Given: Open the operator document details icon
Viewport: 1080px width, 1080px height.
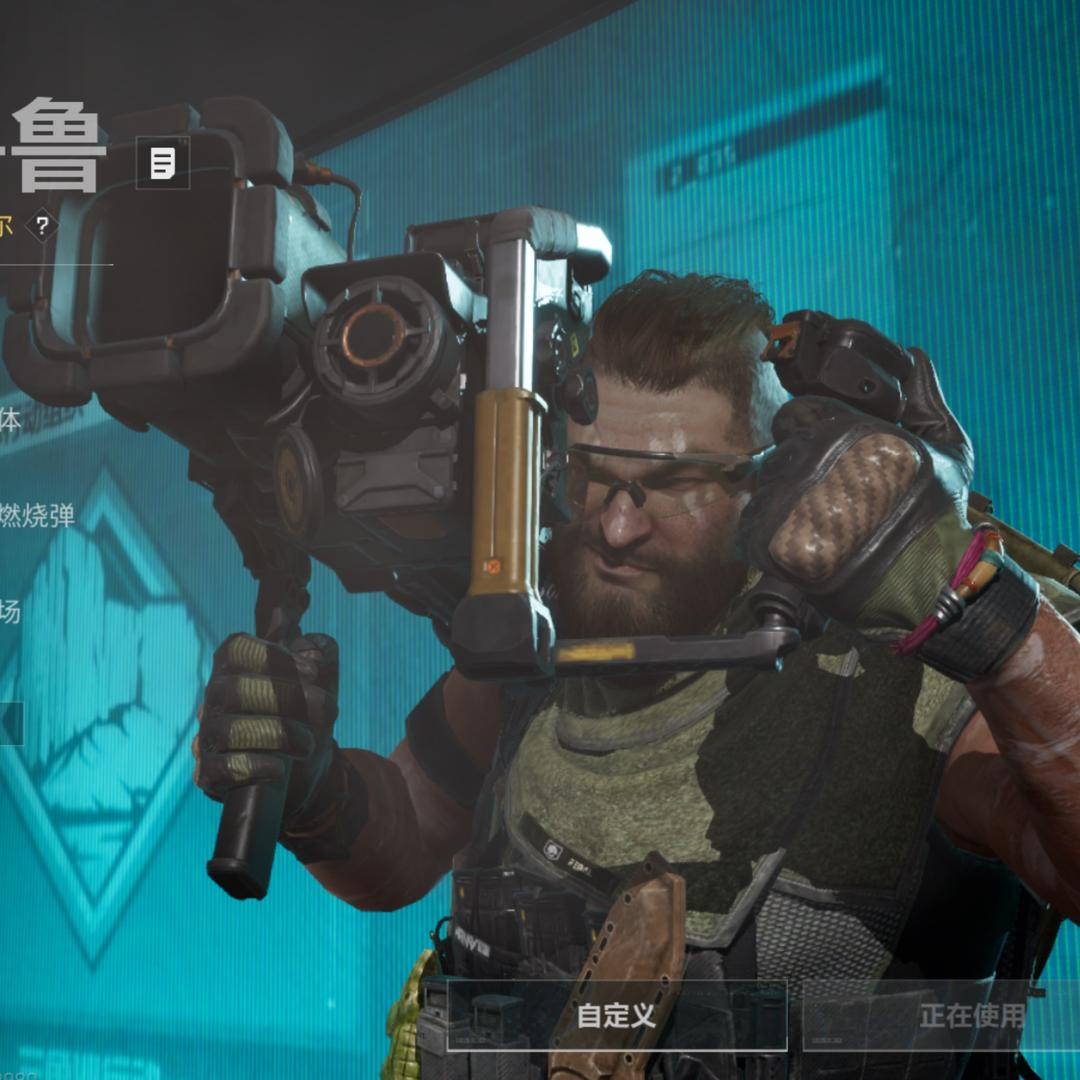Looking at the screenshot, I should [x=163, y=162].
